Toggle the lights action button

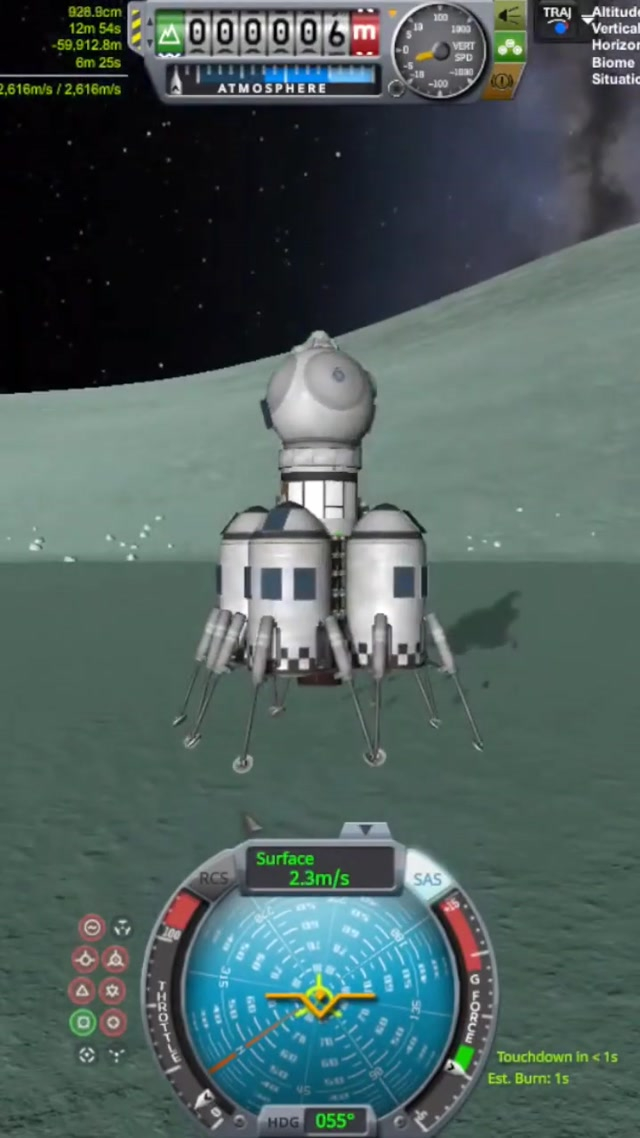pos(510,15)
